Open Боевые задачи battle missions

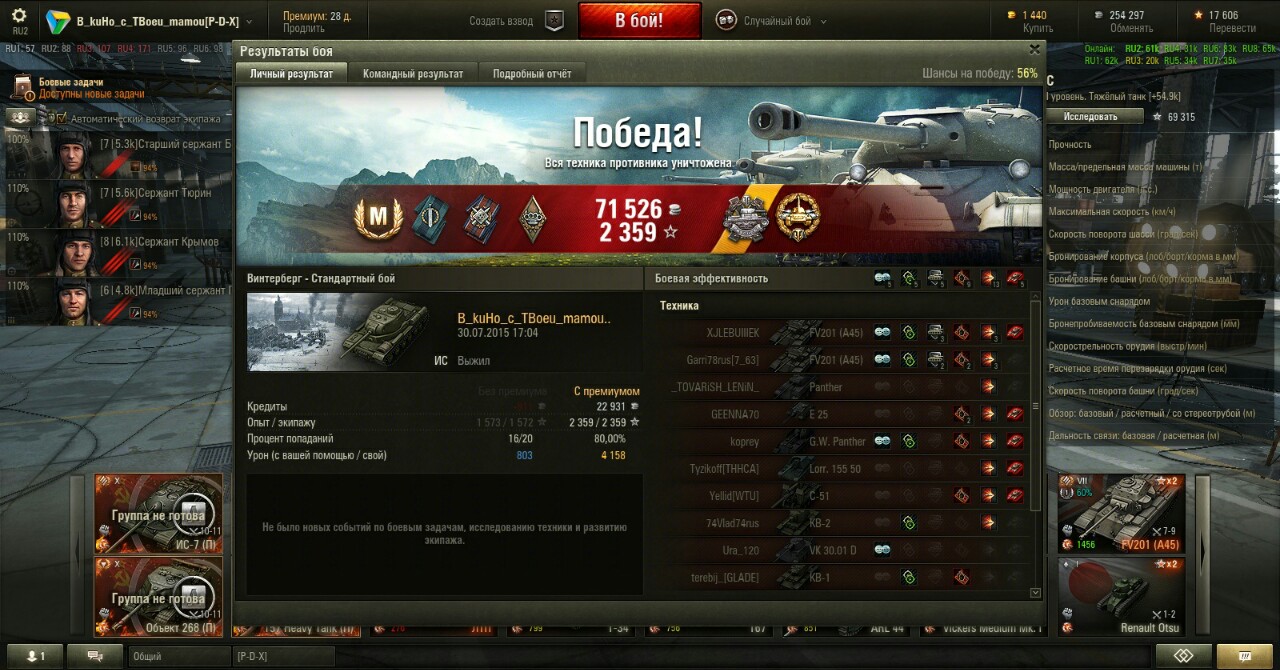tap(70, 83)
